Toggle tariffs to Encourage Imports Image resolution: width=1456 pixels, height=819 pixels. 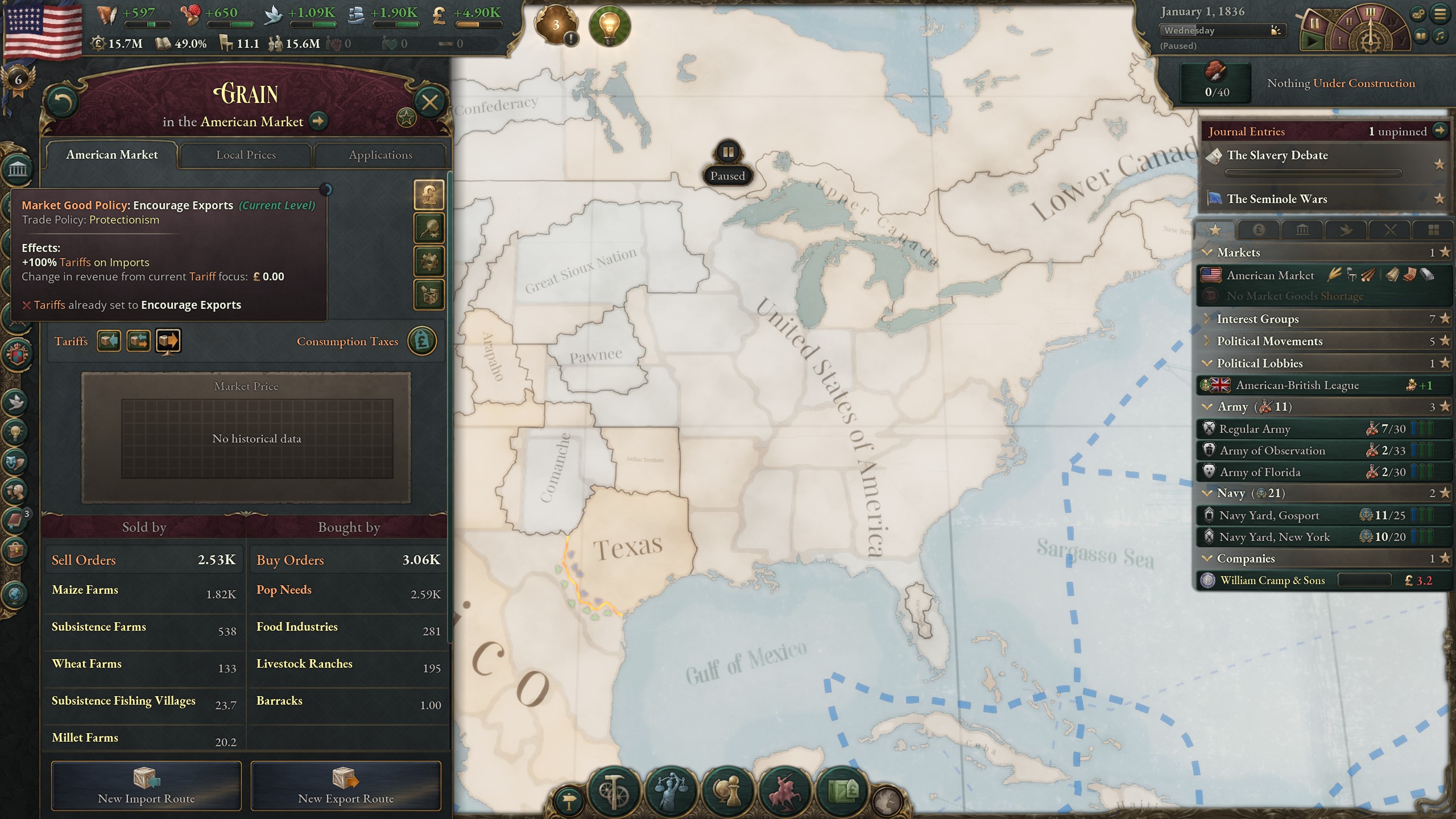point(109,340)
